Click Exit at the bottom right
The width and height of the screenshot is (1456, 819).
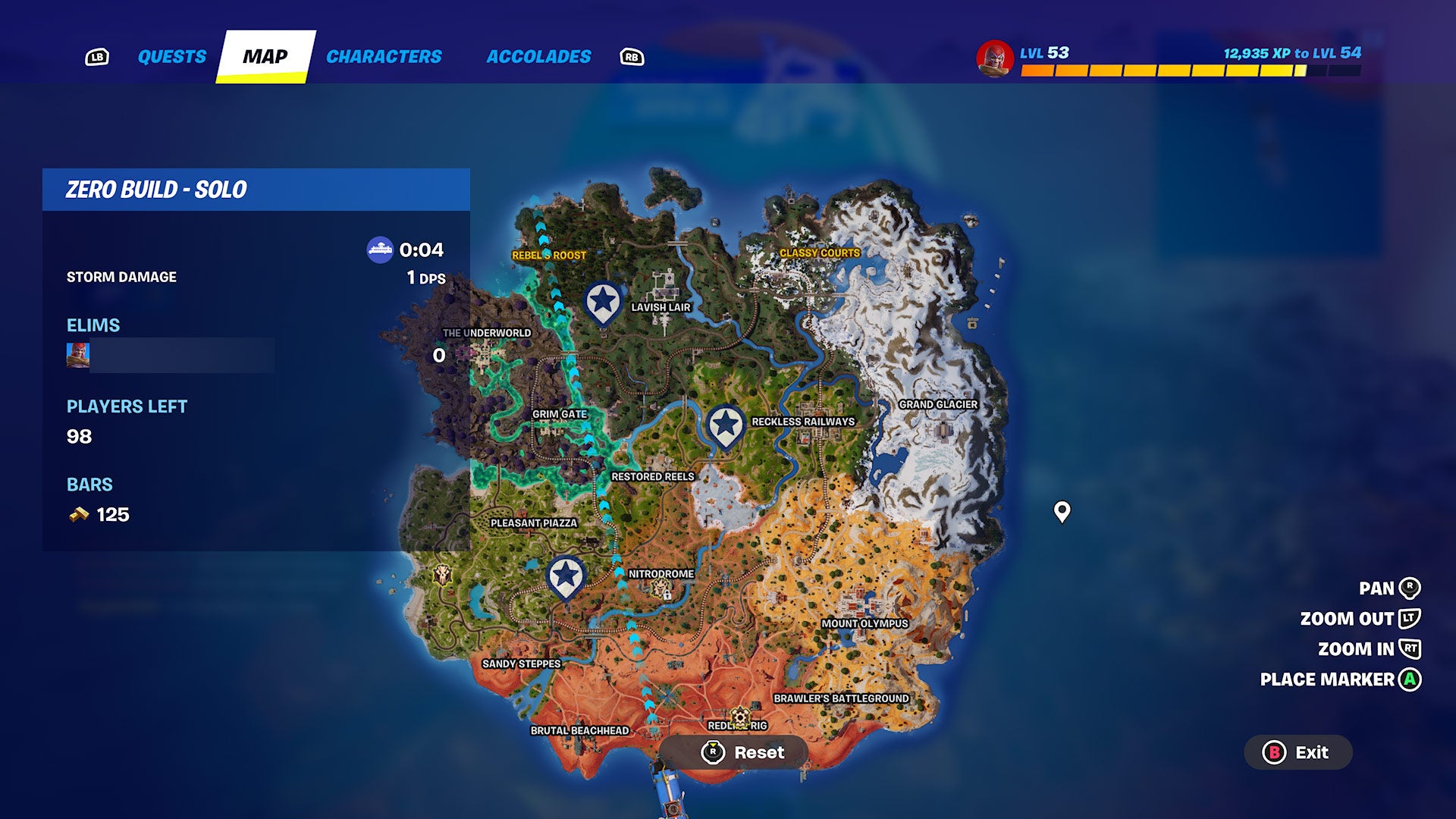pos(1298,753)
